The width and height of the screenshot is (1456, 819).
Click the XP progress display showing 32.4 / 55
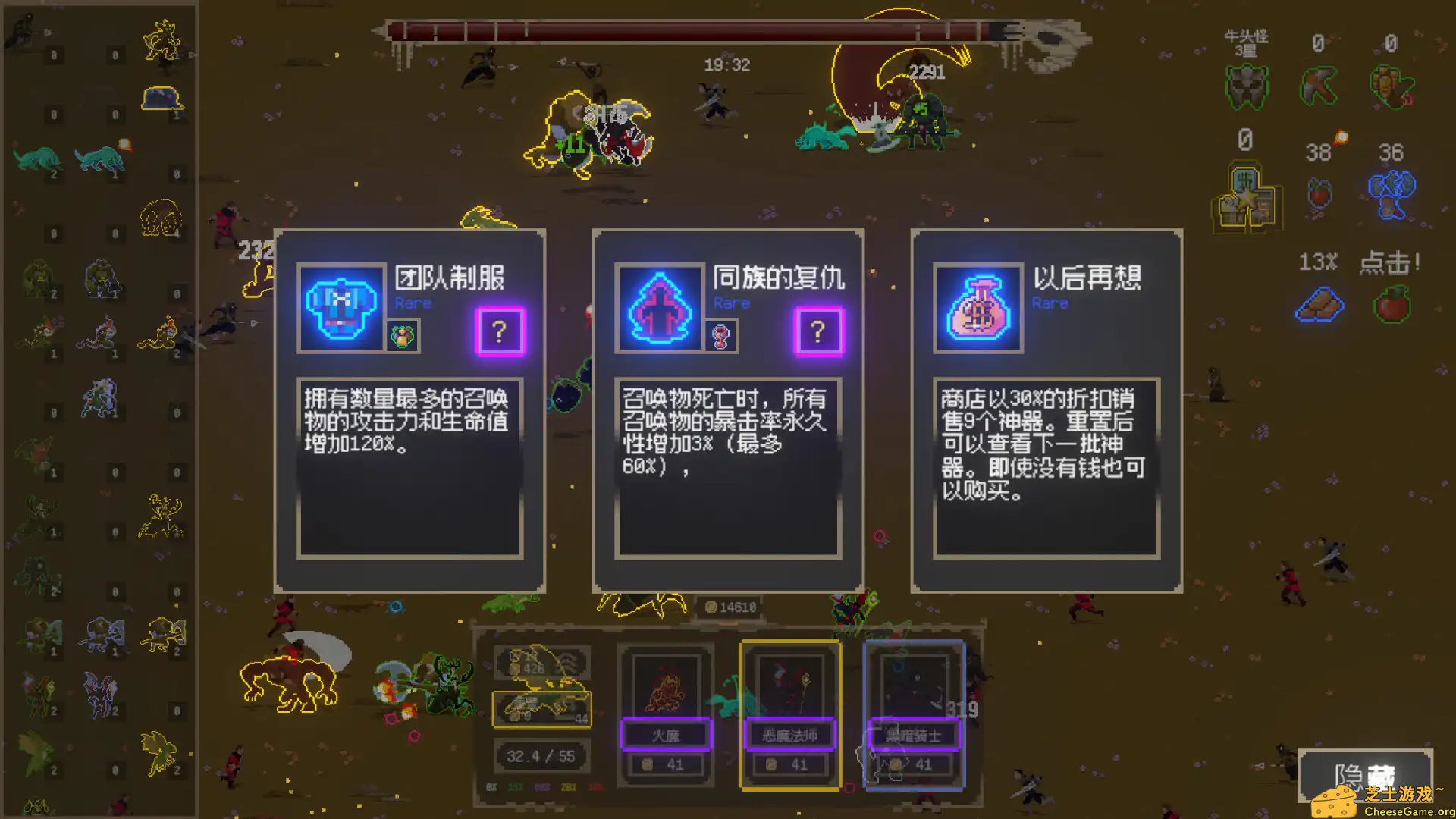coord(541,755)
